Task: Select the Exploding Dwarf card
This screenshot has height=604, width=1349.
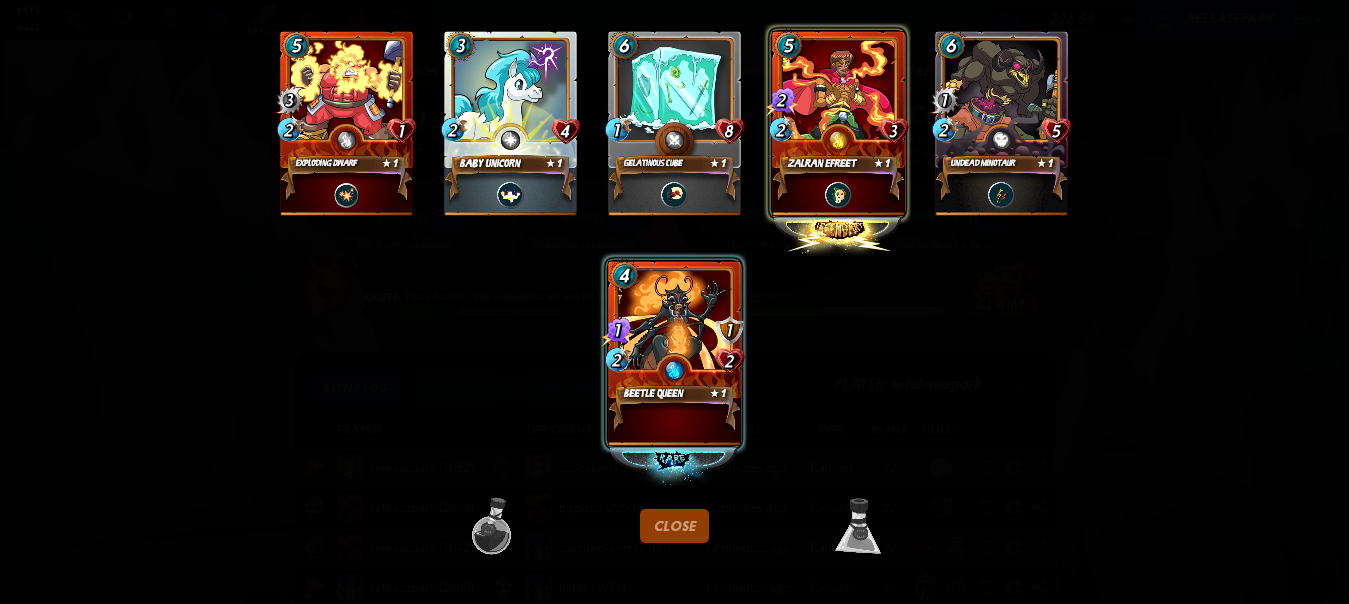Action: (x=346, y=122)
